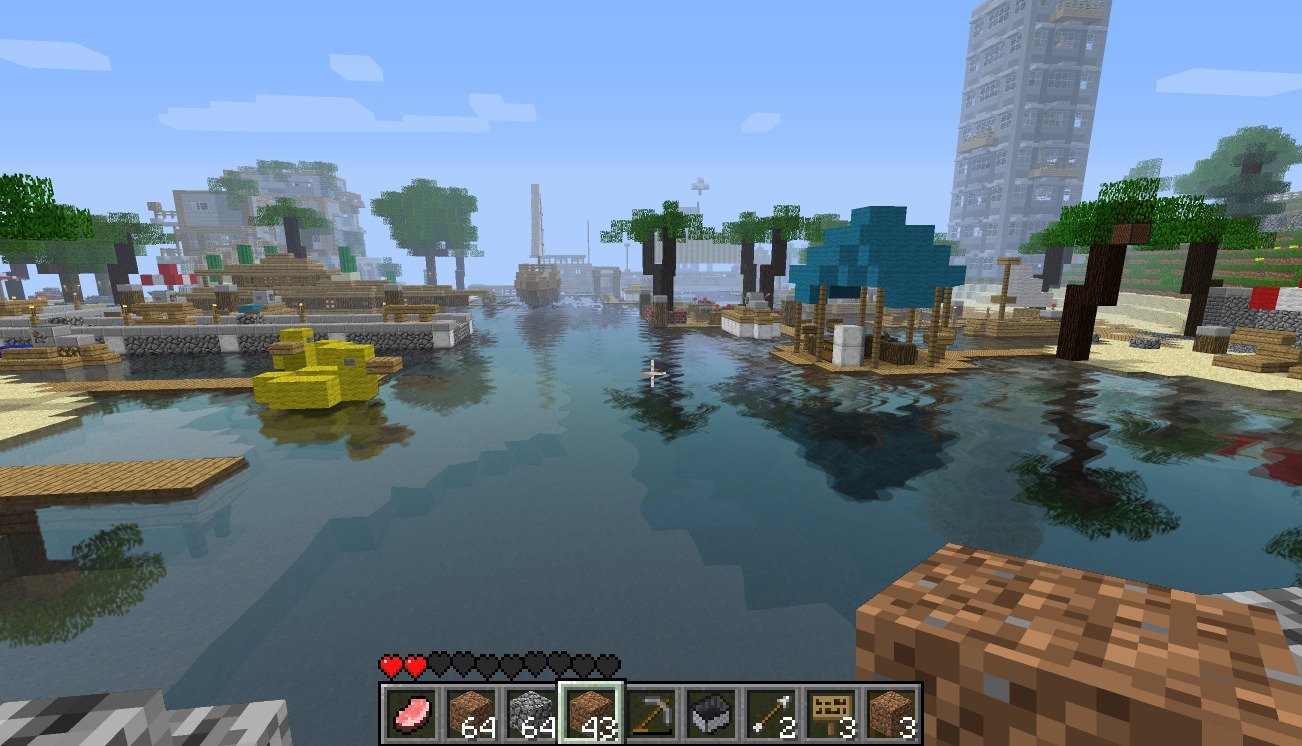Select the raw porkchop hotbar slot
The width and height of the screenshot is (1302, 746).
tap(409, 713)
